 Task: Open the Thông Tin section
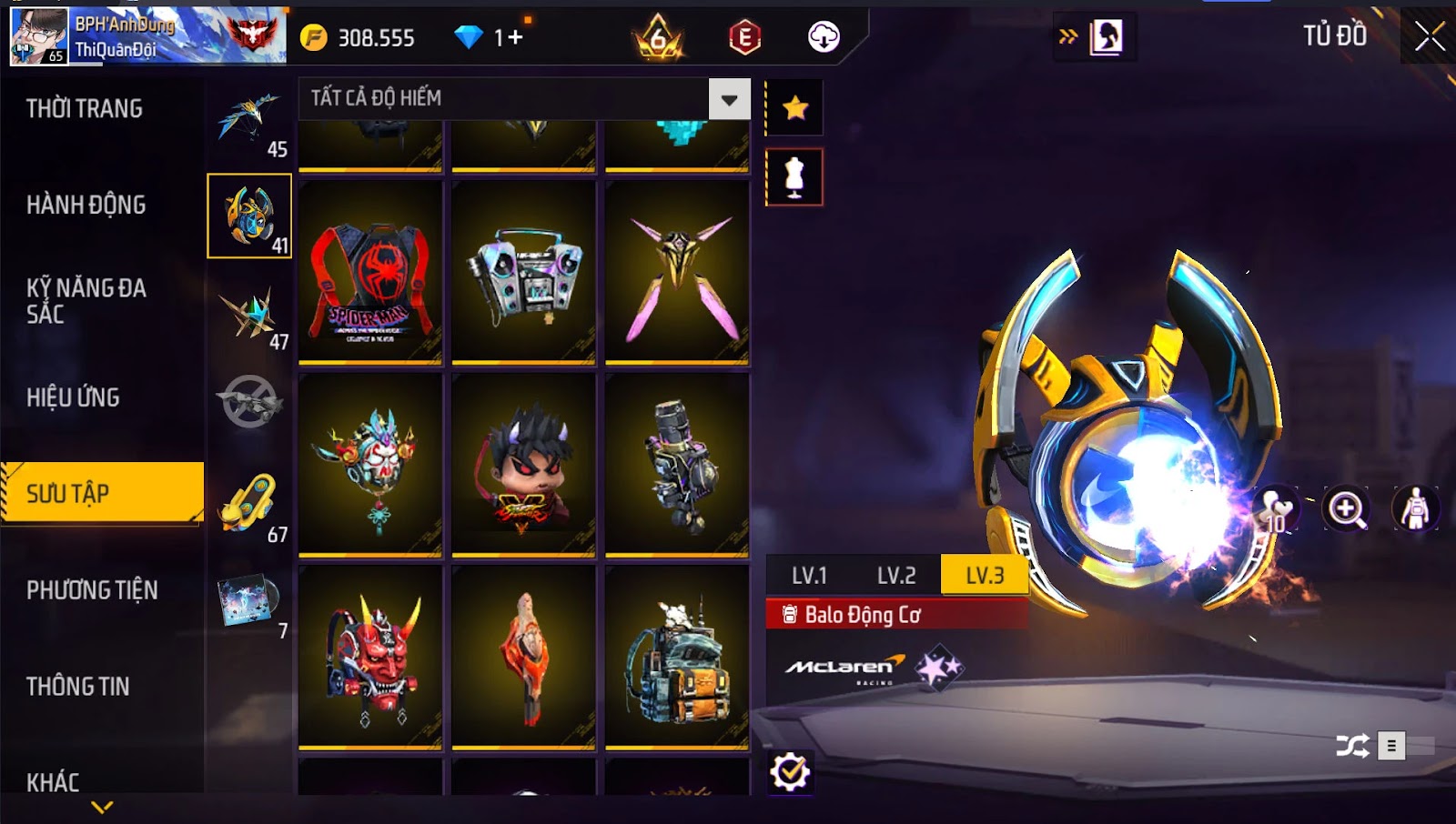pos(78,687)
